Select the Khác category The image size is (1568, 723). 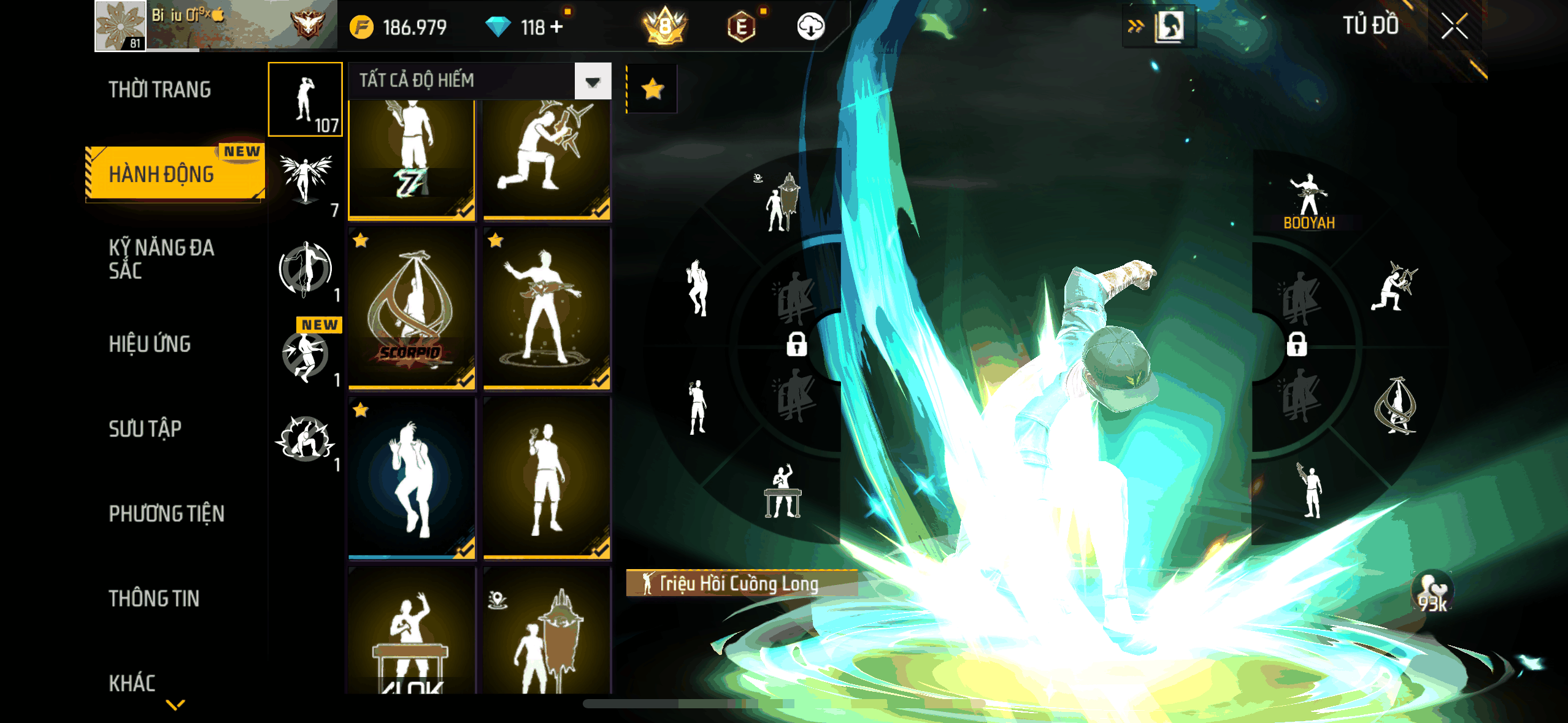(x=132, y=683)
